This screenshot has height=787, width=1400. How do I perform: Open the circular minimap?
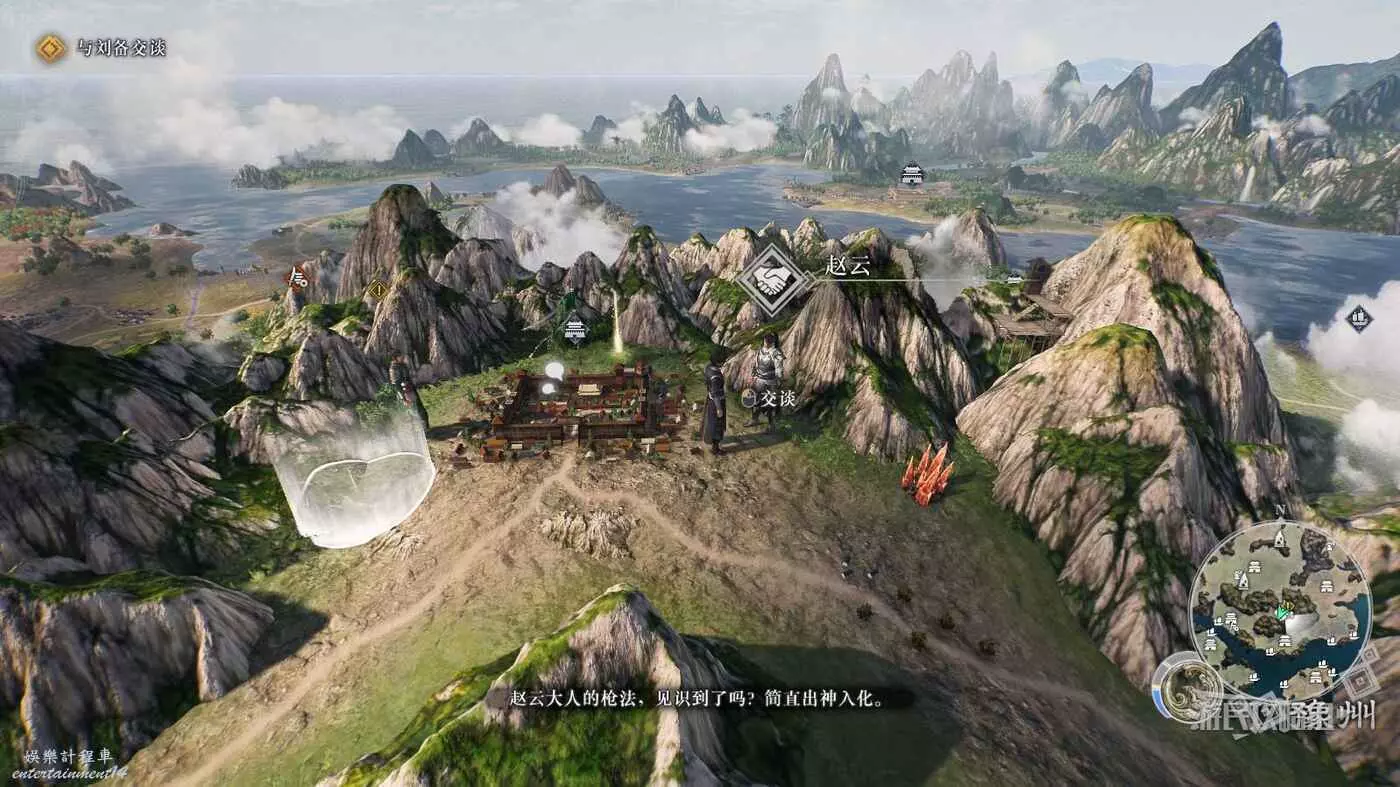pyautogui.click(x=1280, y=610)
